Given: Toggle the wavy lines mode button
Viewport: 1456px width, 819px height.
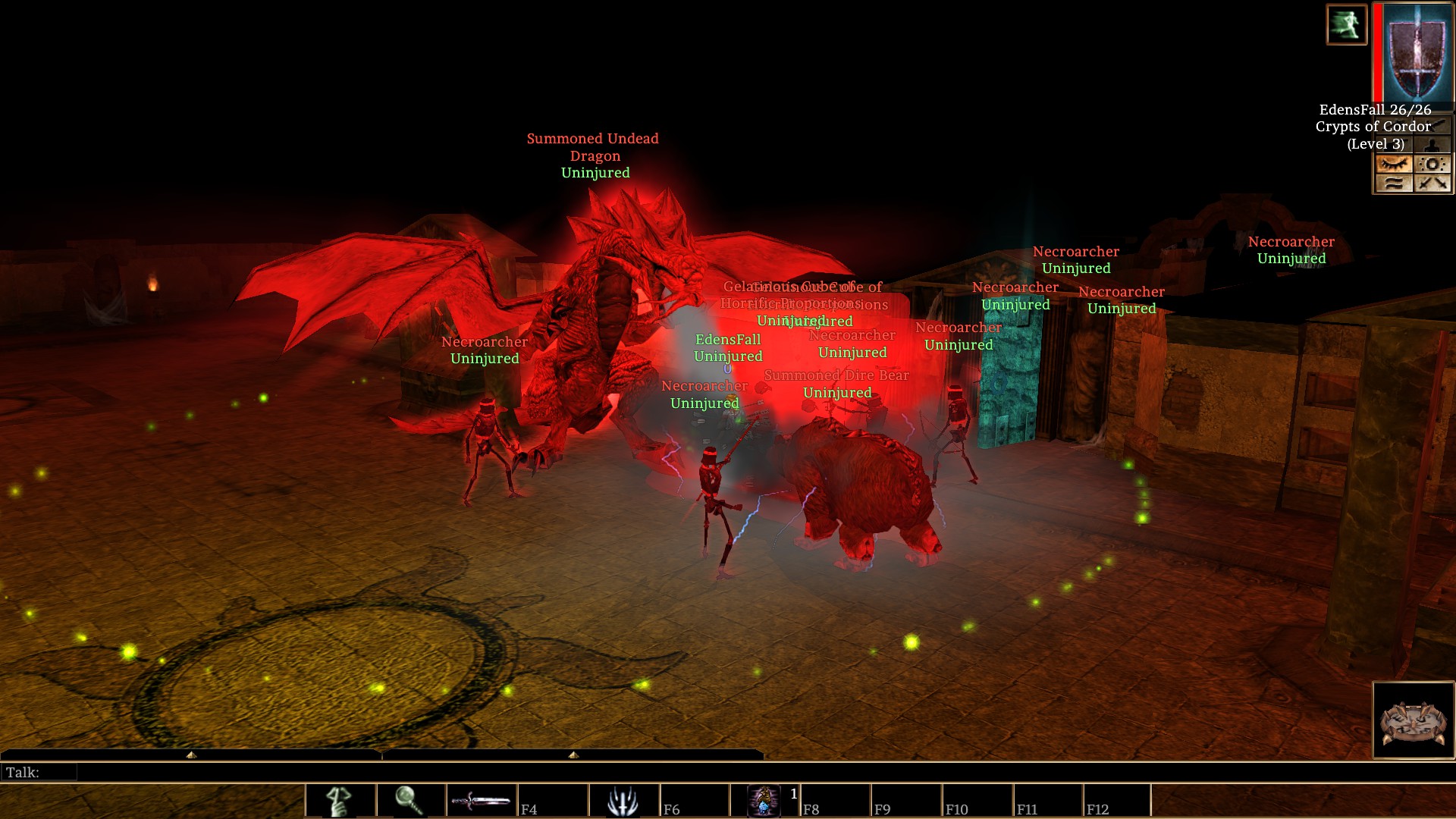Looking at the screenshot, I should pyautogui.click(x=1394, y=183).
